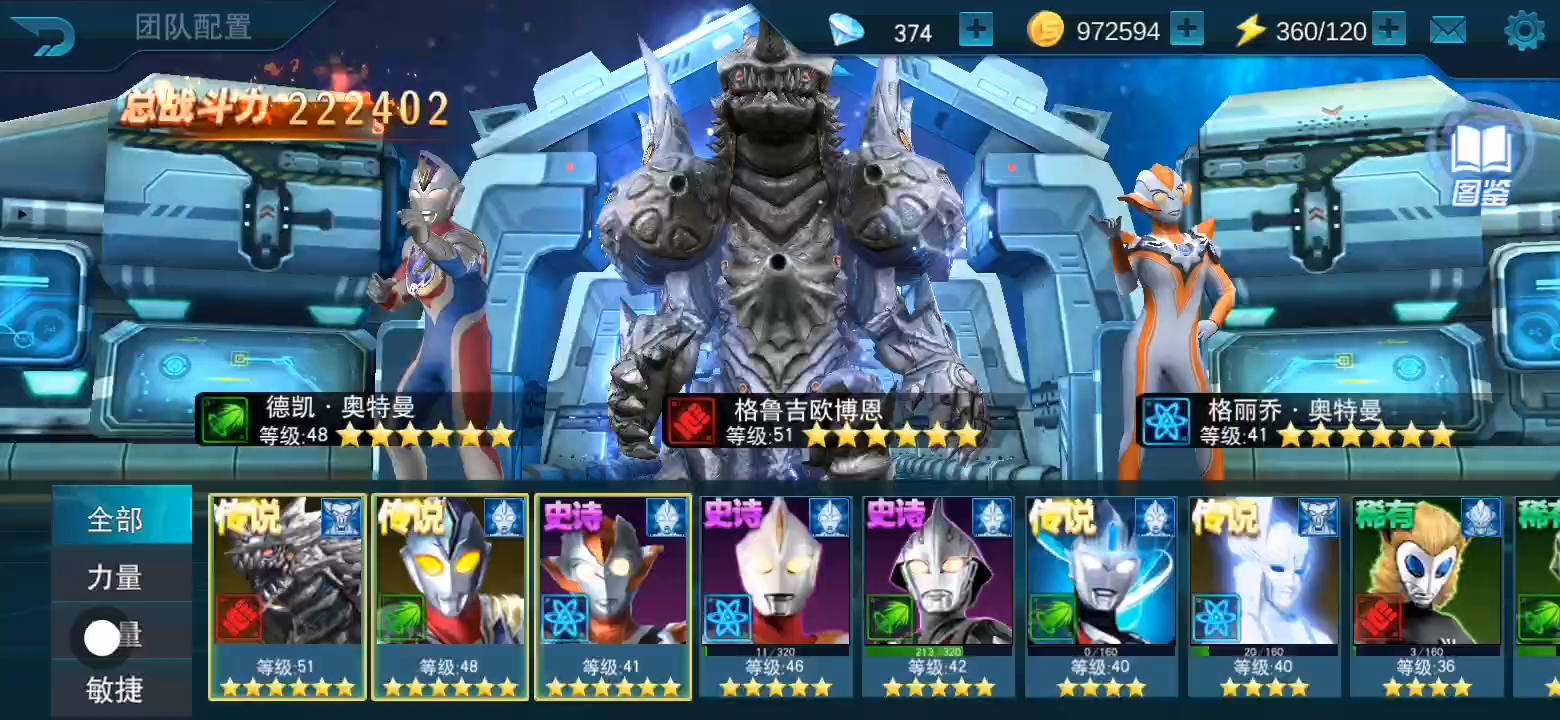Screen dimensions: 1560x720
Task: Switch to the 全部 filter tab
Action: coord(116,519)
